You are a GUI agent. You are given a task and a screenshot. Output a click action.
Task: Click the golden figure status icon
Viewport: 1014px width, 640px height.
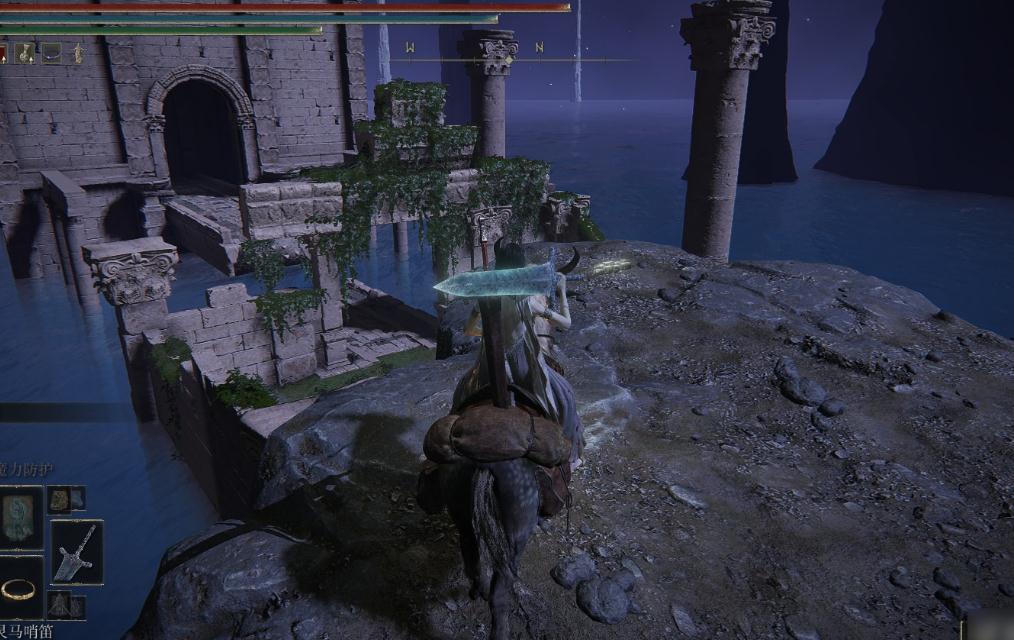pos(76,53)
